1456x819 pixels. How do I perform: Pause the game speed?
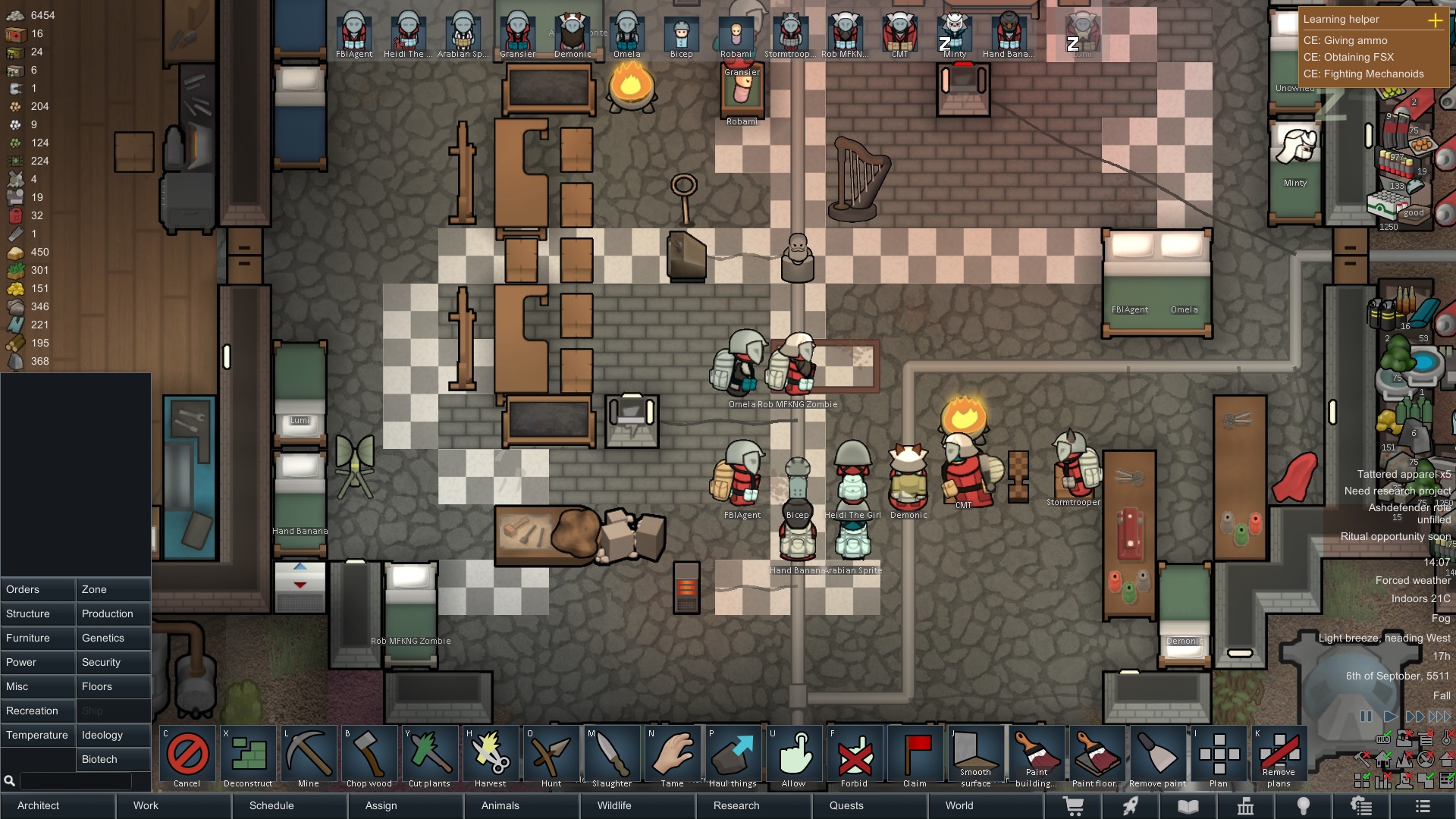1366,717
